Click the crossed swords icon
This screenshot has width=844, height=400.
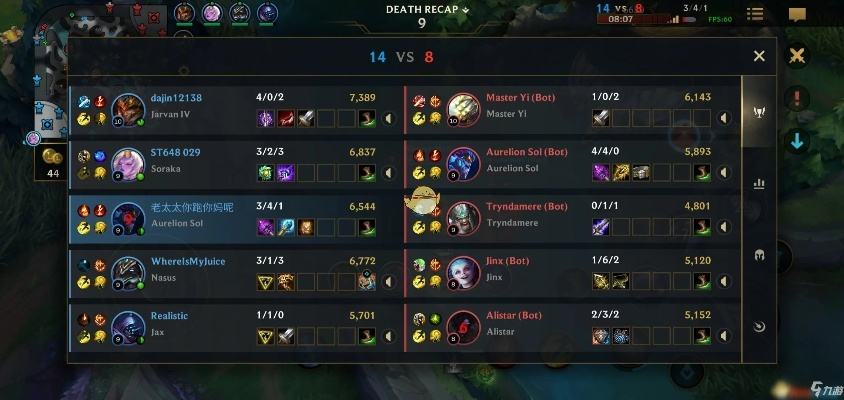point(797,56)
